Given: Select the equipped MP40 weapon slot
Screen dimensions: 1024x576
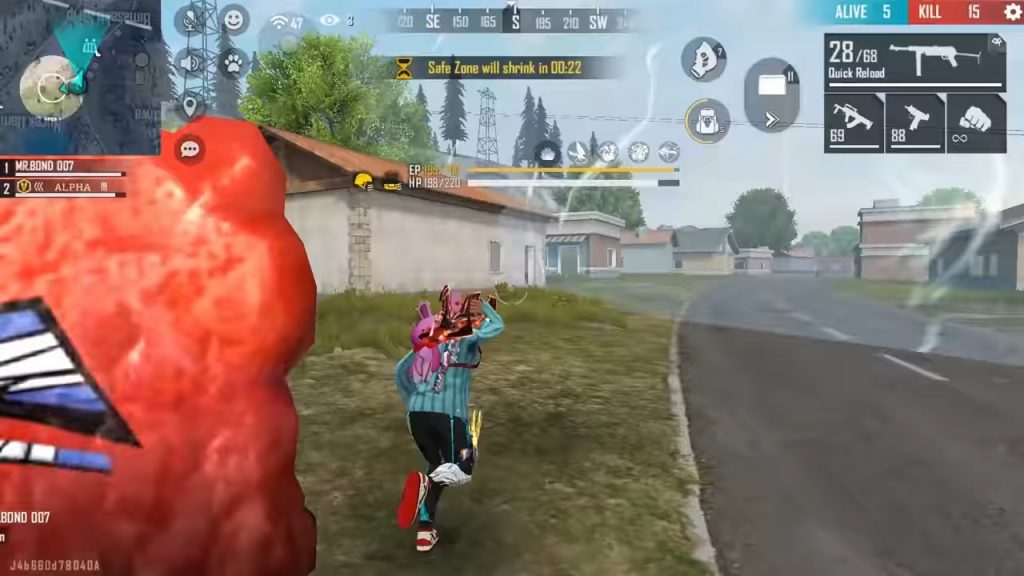Looking at the screenshot, I should [x=915, y=61].
